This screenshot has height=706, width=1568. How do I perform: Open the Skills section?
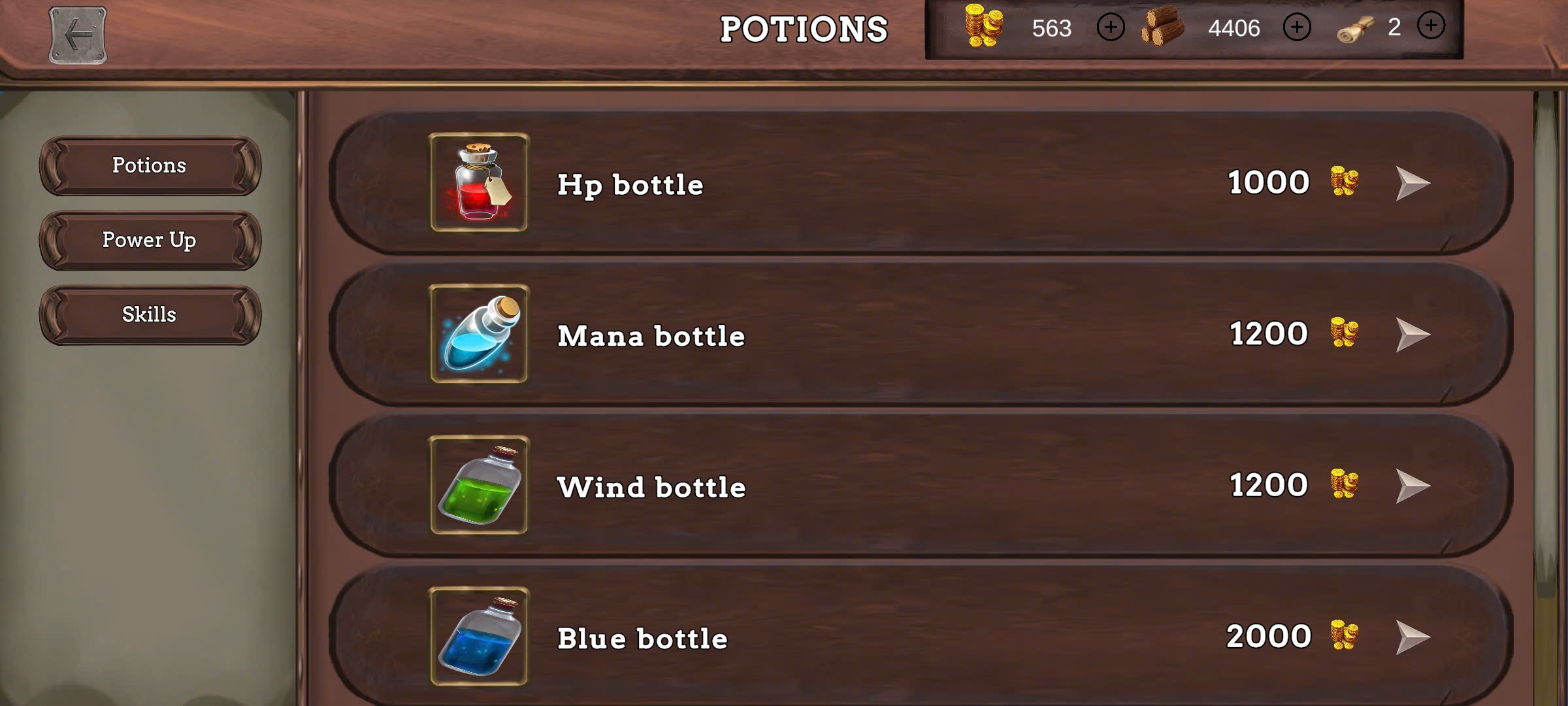pyautogui.click(x=149, y=315)
